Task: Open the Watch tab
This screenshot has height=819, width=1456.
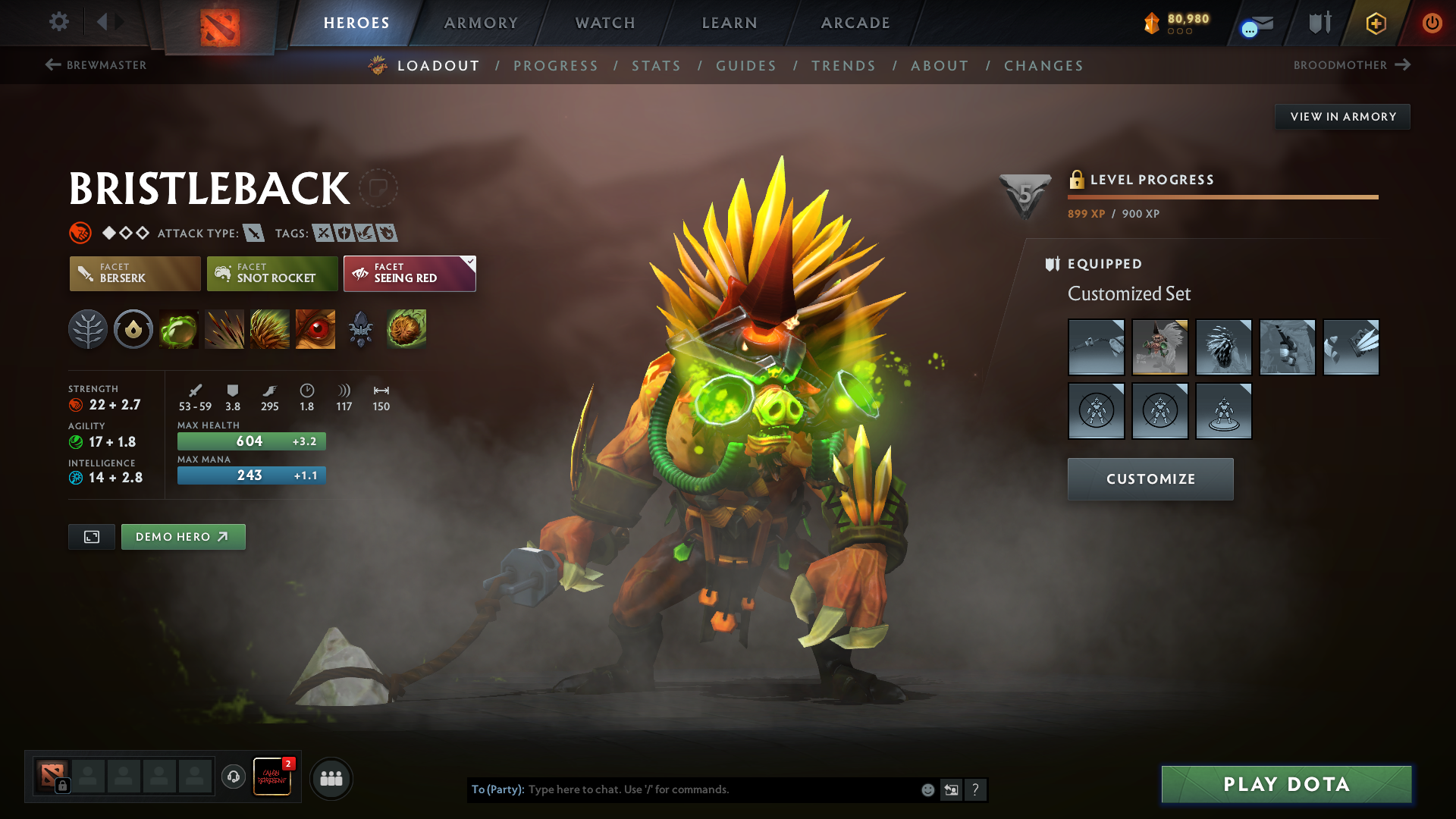Action: pos(605,23)
